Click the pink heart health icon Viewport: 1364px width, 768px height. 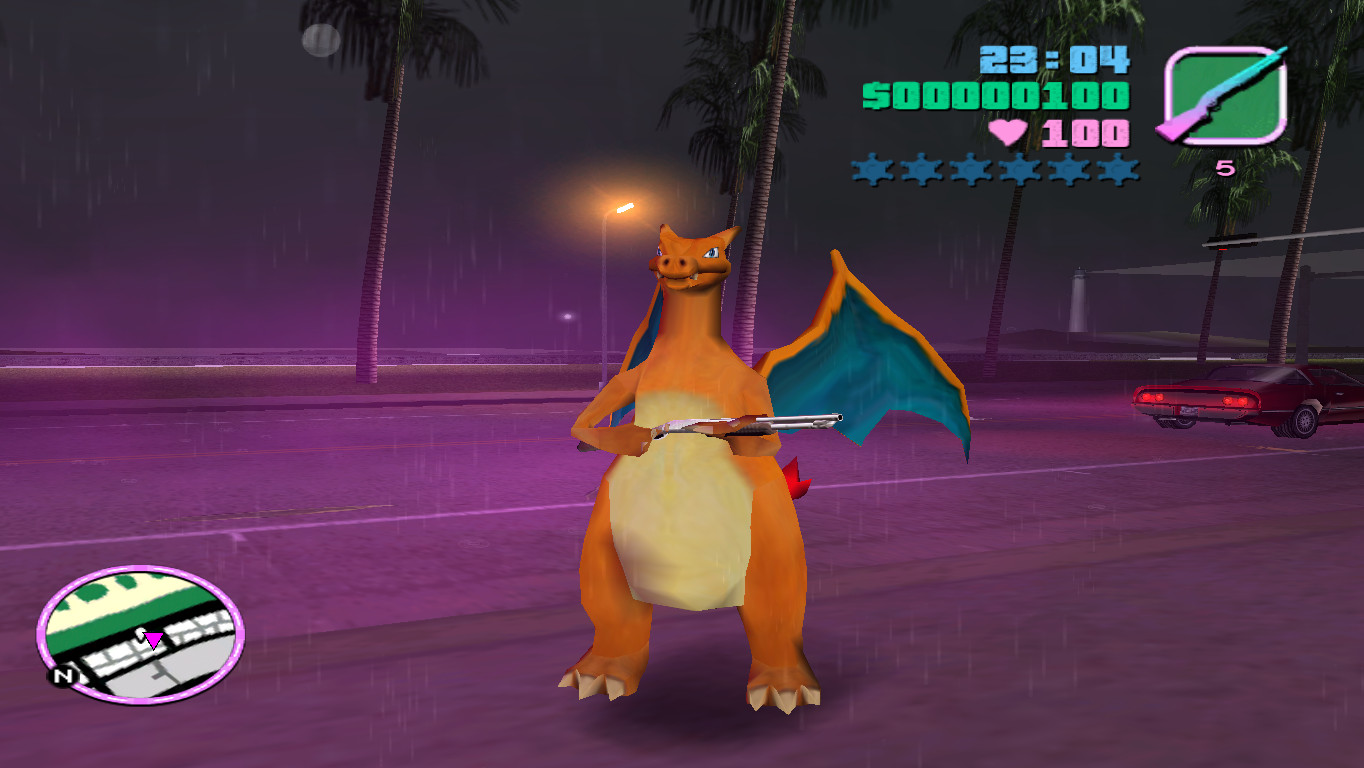point(1009,130)
